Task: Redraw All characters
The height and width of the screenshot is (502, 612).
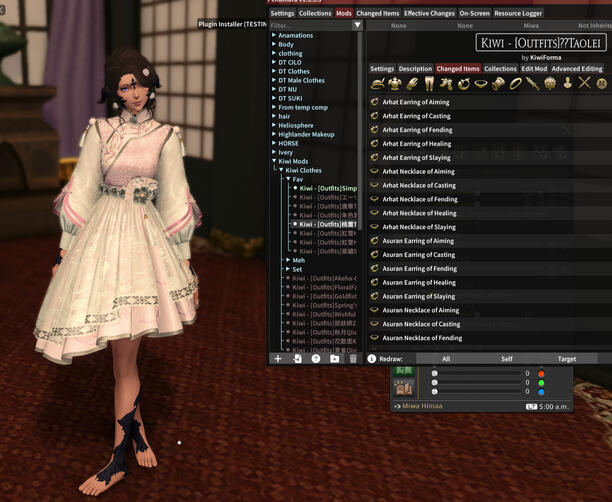Action: pyautogui.click(x=445, y=358)
